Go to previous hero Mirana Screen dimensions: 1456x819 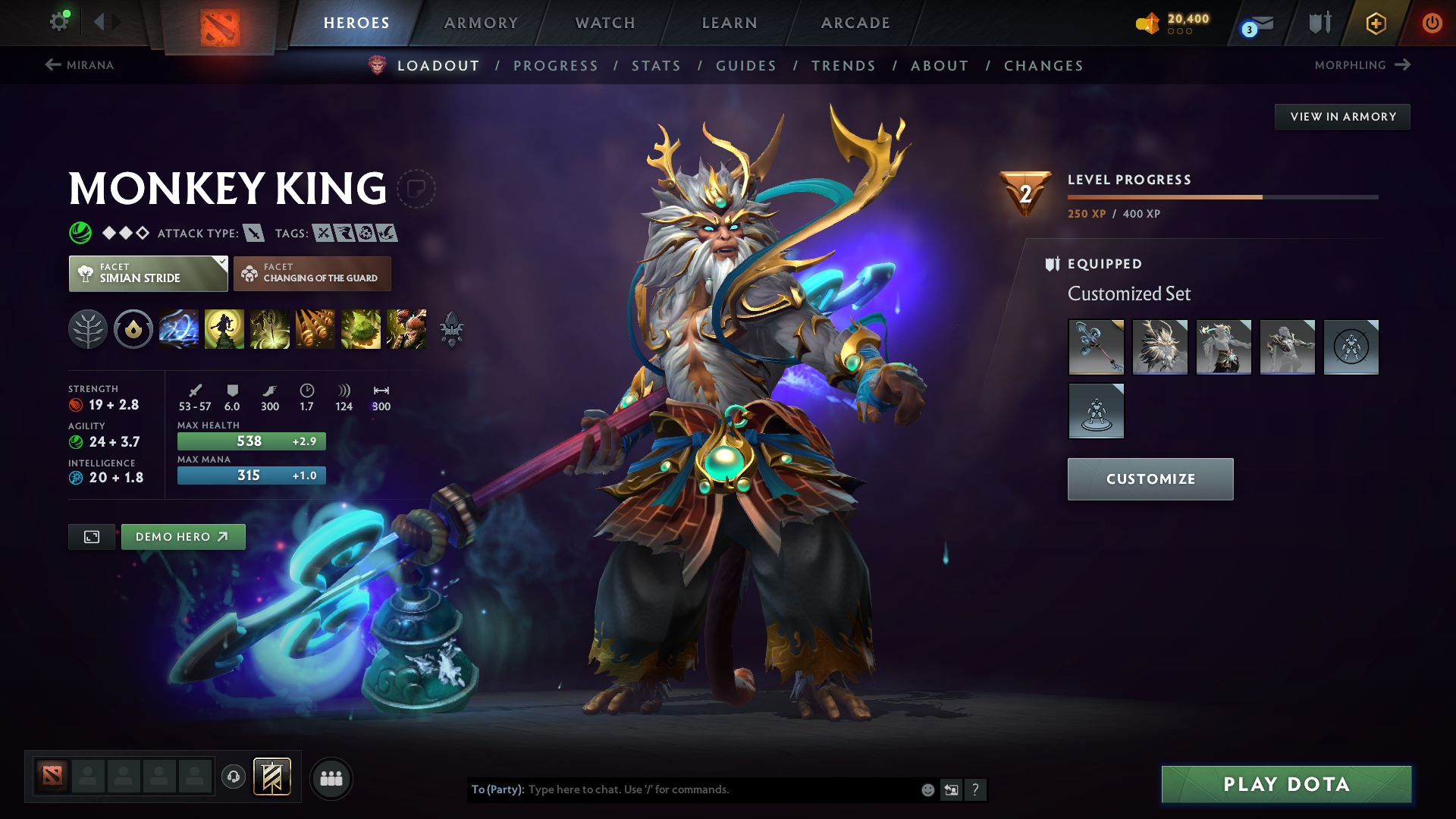point(80,65)
